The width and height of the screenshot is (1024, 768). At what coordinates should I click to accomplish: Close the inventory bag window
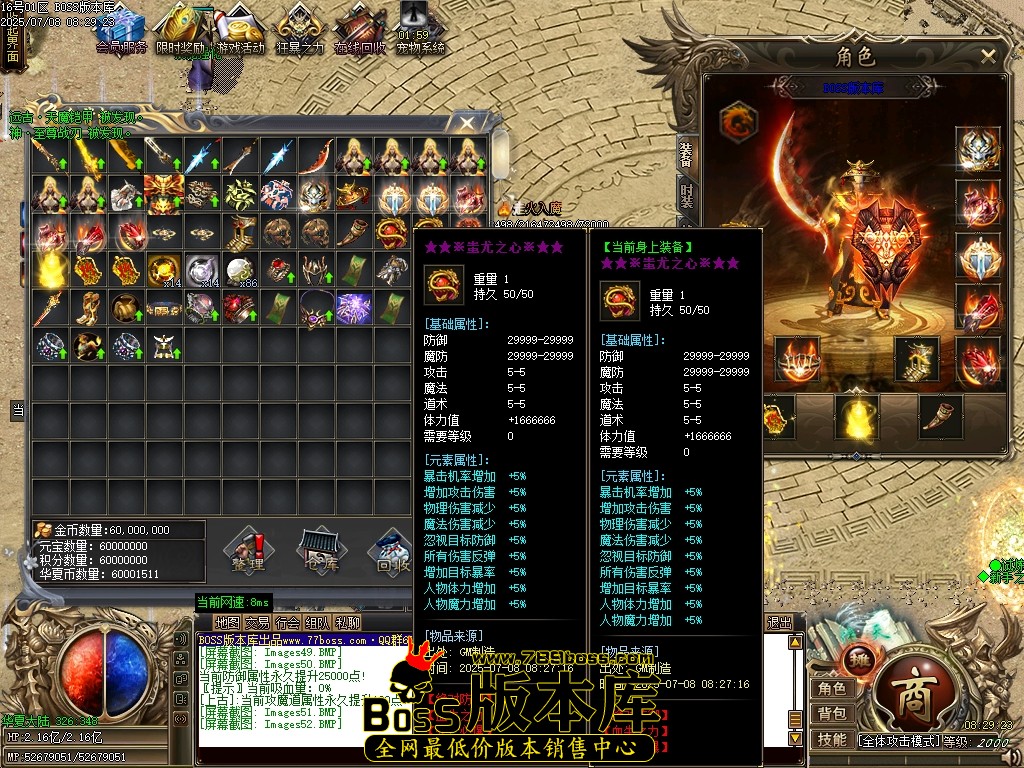(x=467, y=123)
